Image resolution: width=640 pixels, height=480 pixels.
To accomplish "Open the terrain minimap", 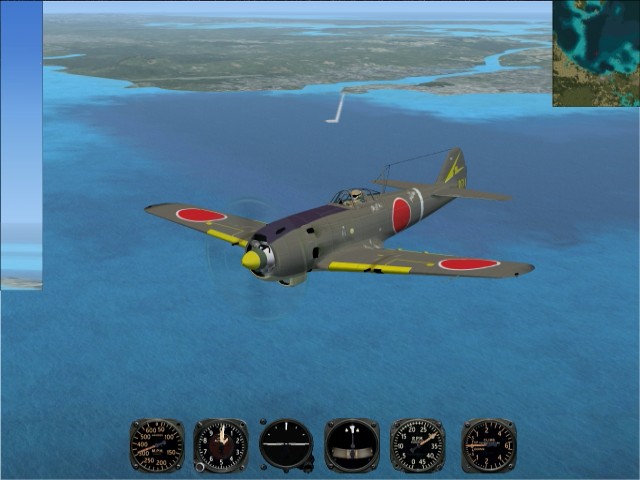I will (595, 53).
